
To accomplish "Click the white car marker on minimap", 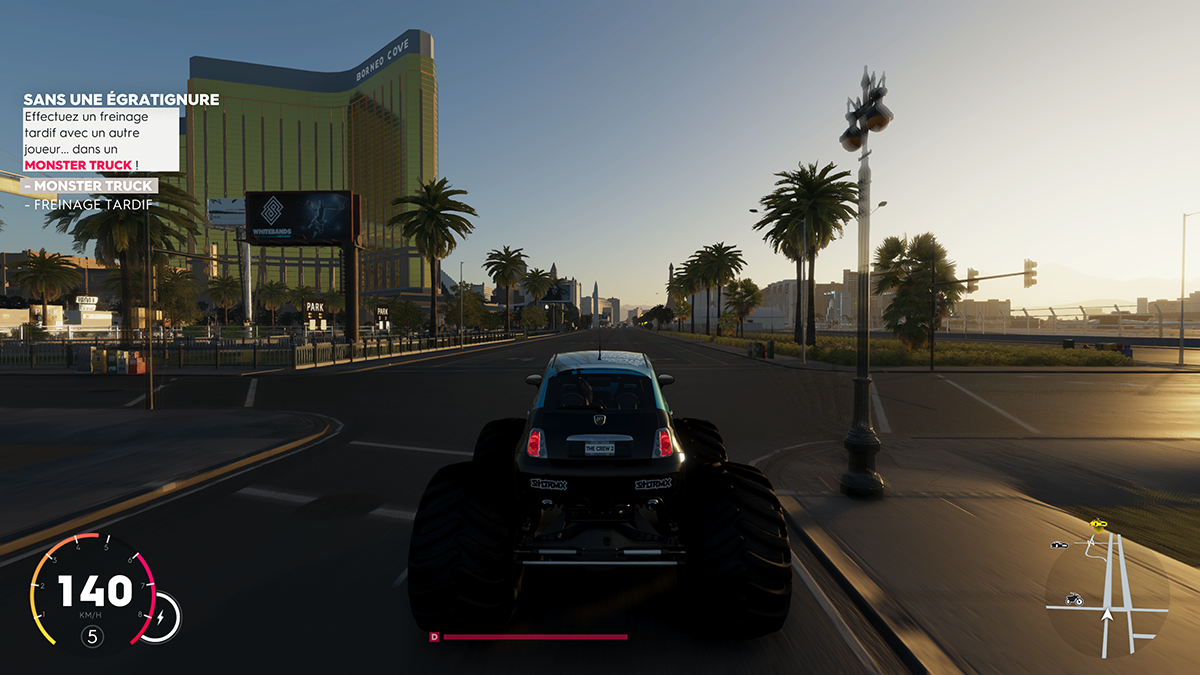I will 1060,545.
